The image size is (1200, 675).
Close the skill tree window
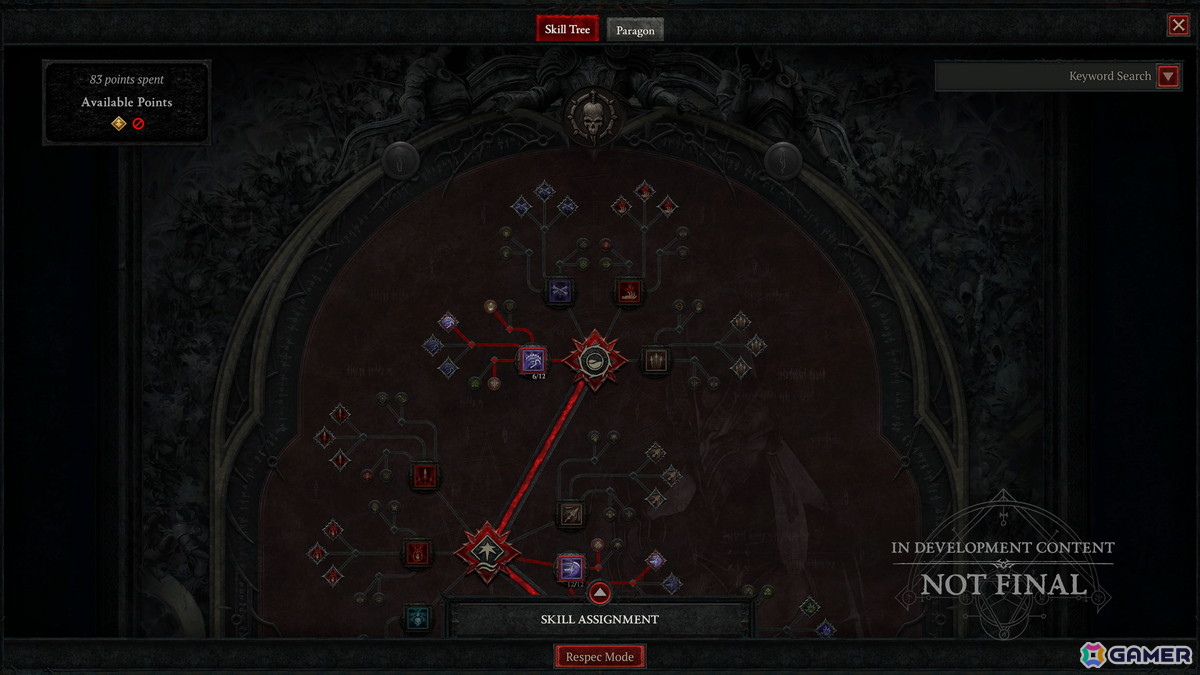(1178, 25)
